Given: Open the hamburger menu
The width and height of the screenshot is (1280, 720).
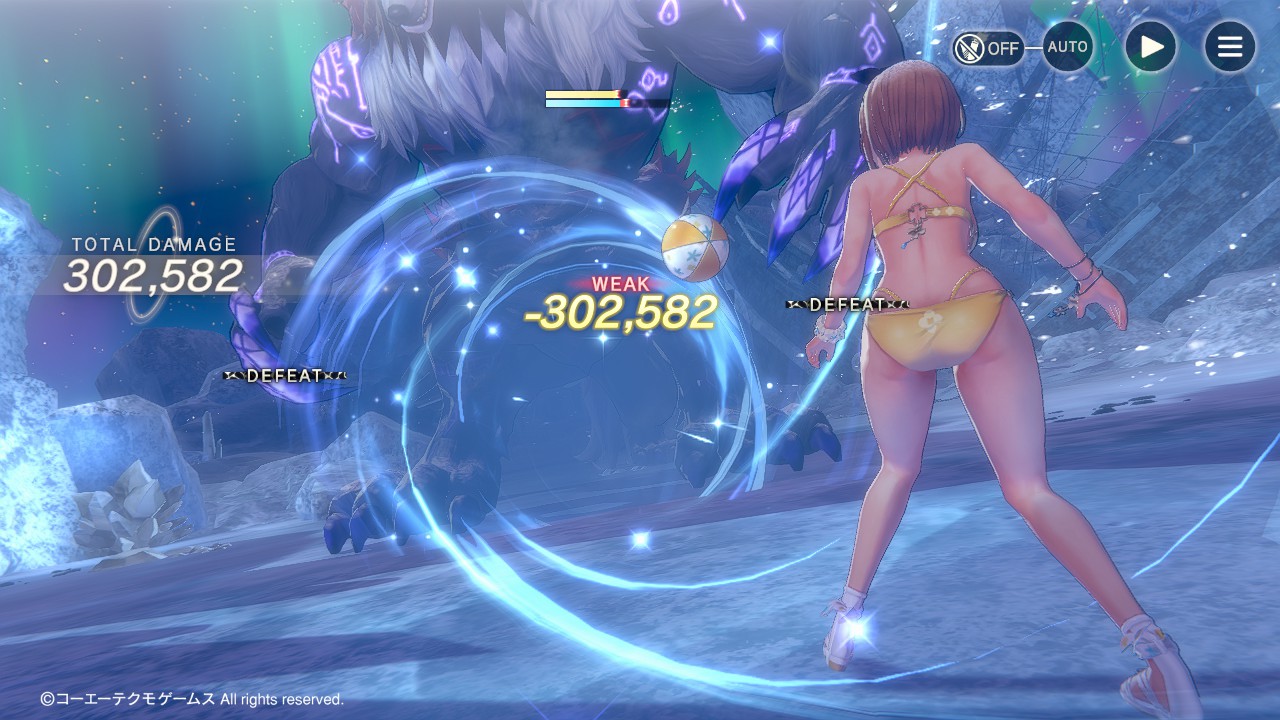Looking at the screenshot, I should (1229, 47).
